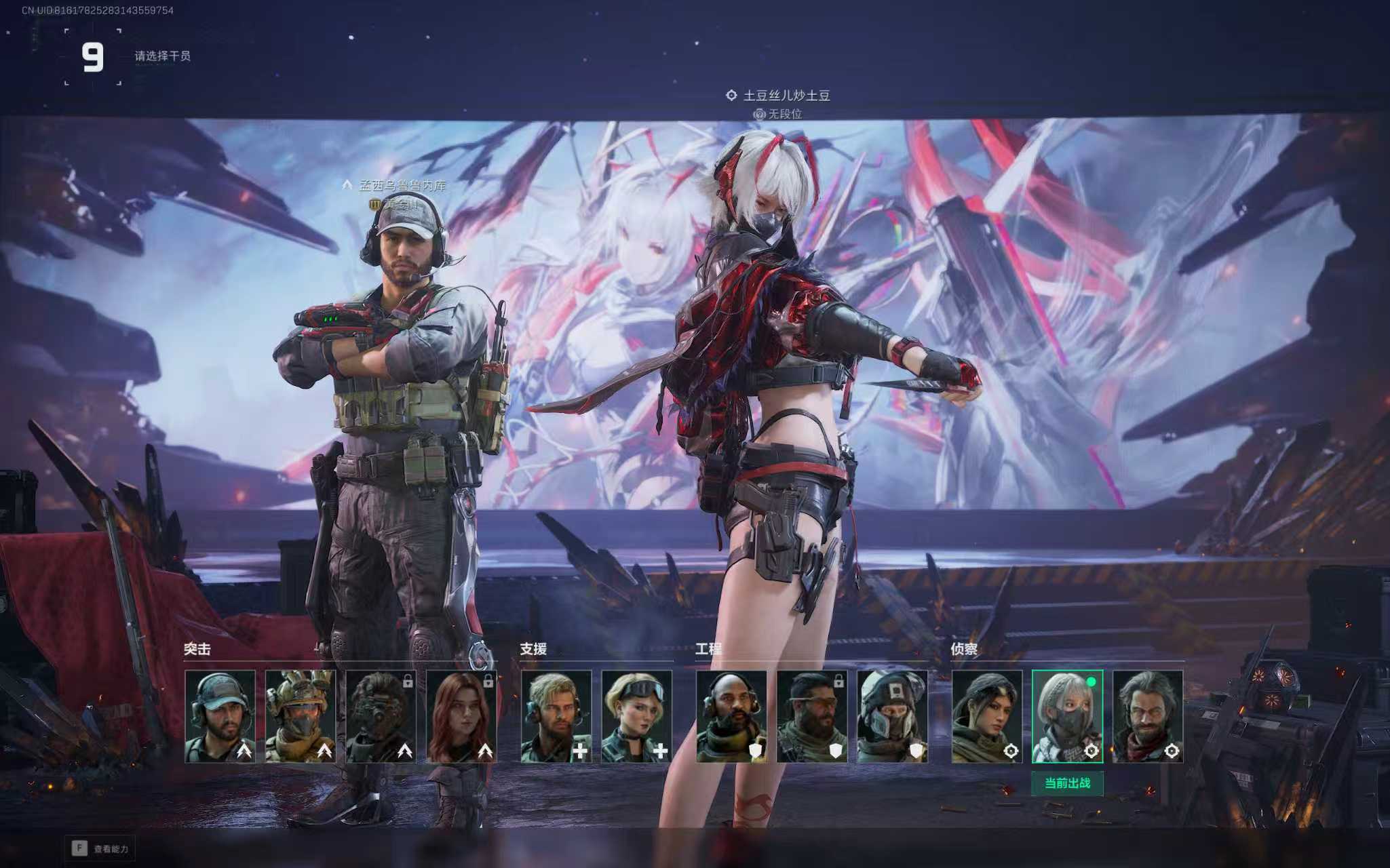Pick the locked red-haired woman assault operator
Screen dimensions: 1390x868
461,716
